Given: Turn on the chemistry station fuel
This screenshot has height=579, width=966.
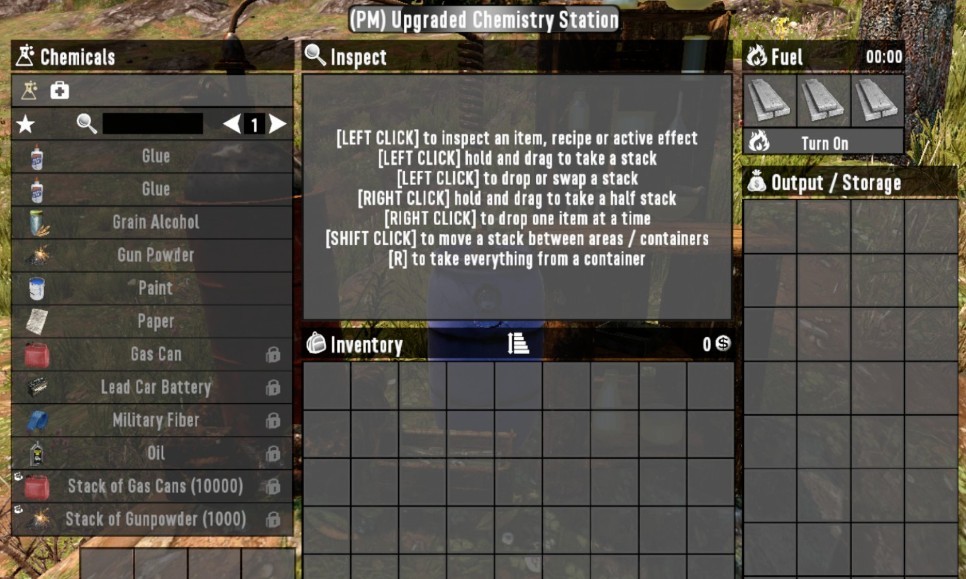Looking at the screenshot, I should pos(824,143).
